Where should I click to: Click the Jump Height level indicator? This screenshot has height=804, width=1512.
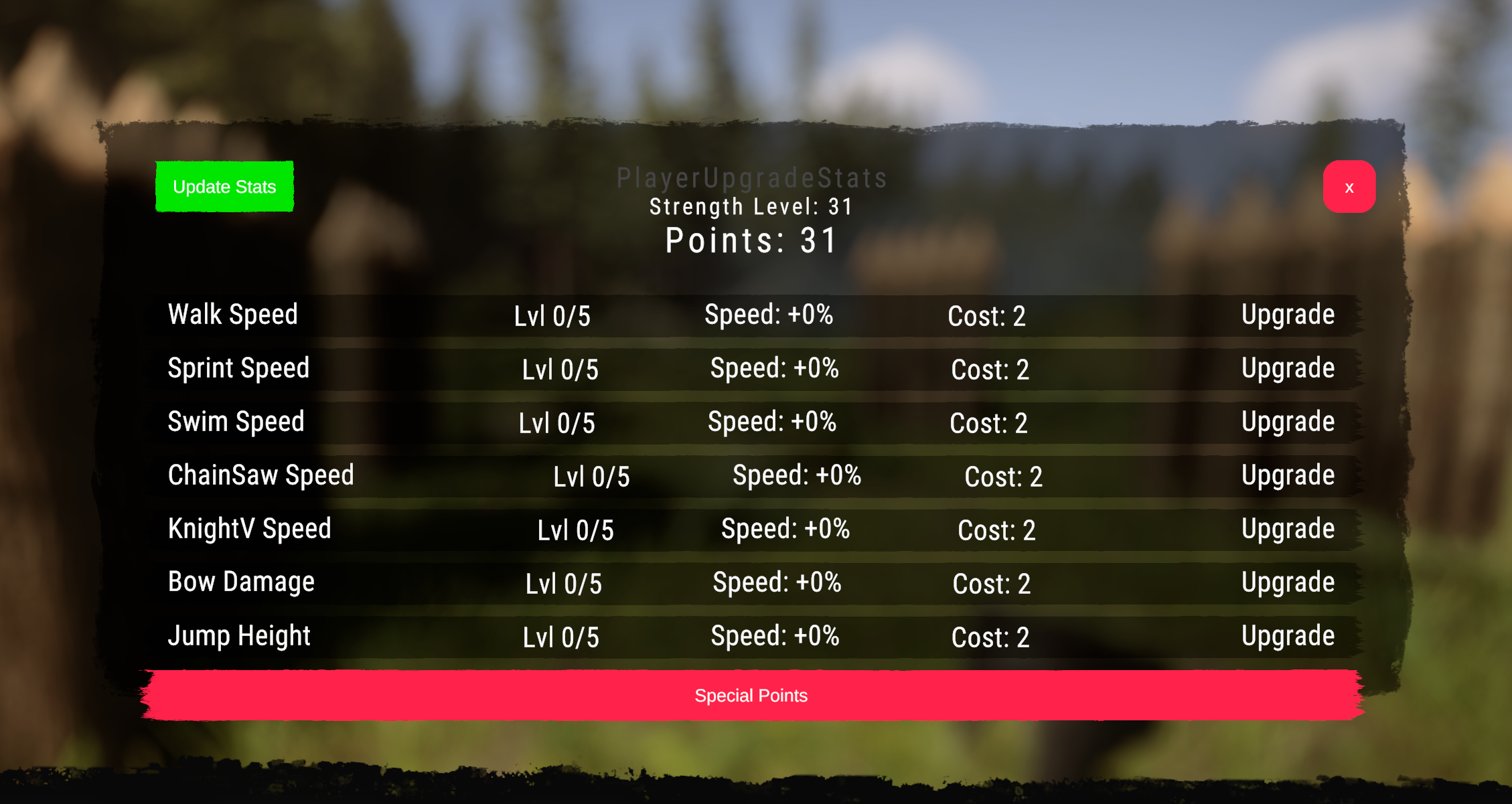[560, 637]
